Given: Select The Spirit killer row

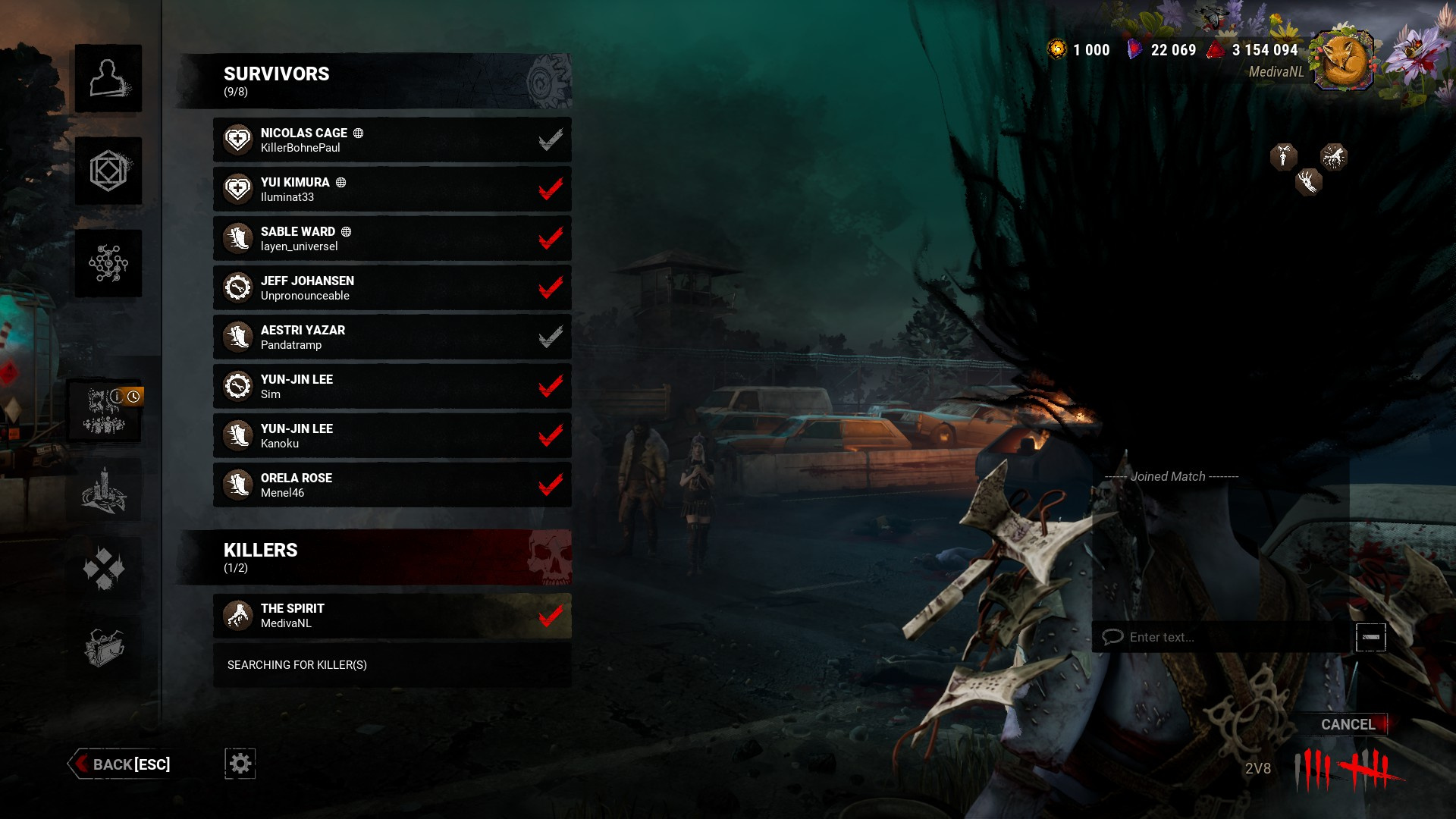Looking at the screenshot, I should (x=392, y=615).
